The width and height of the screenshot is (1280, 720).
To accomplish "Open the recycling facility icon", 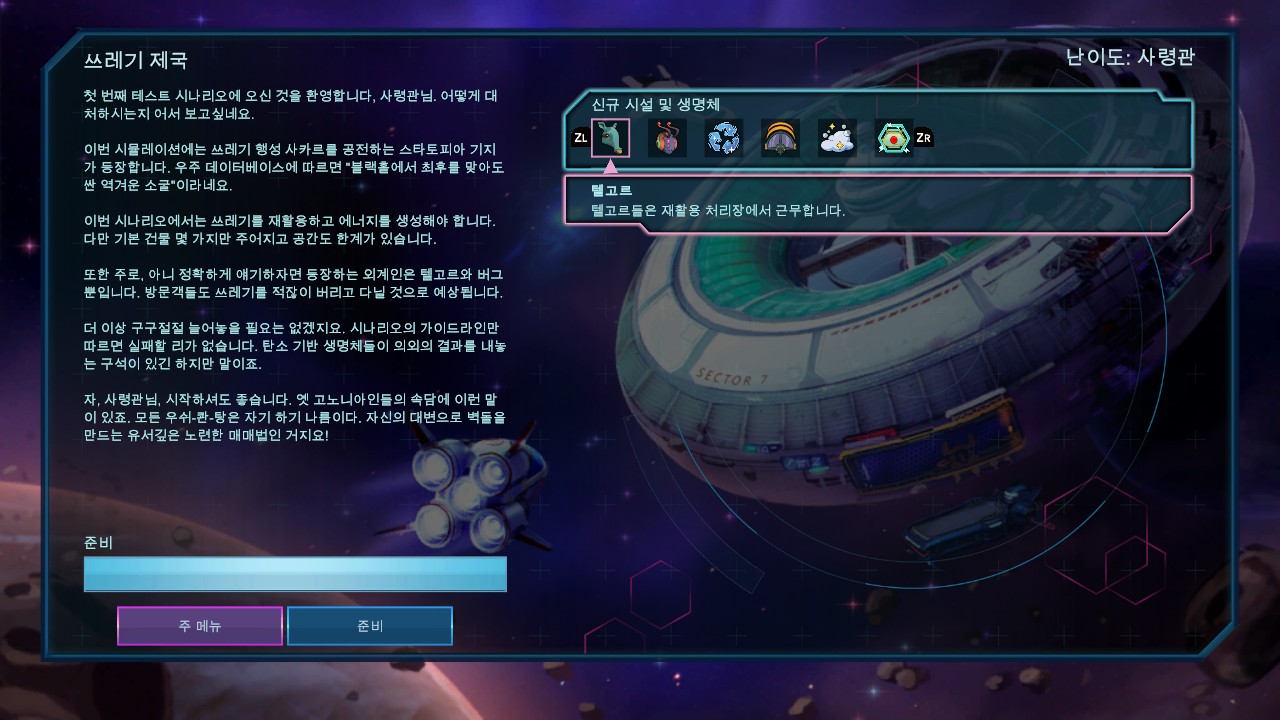I will pos(723,138).
